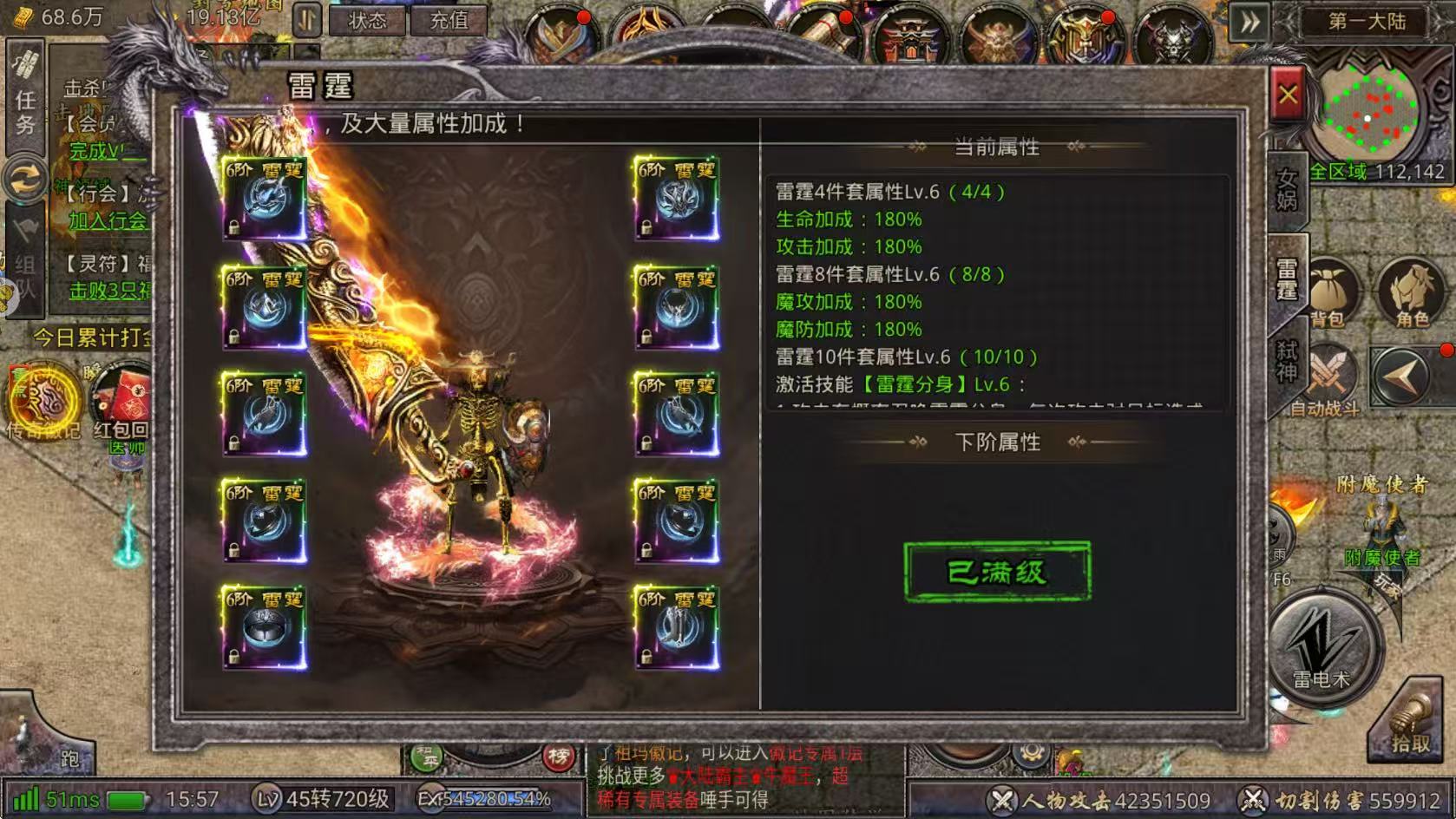Switch to the 女娲 side tab

[x=1287, y=189]
